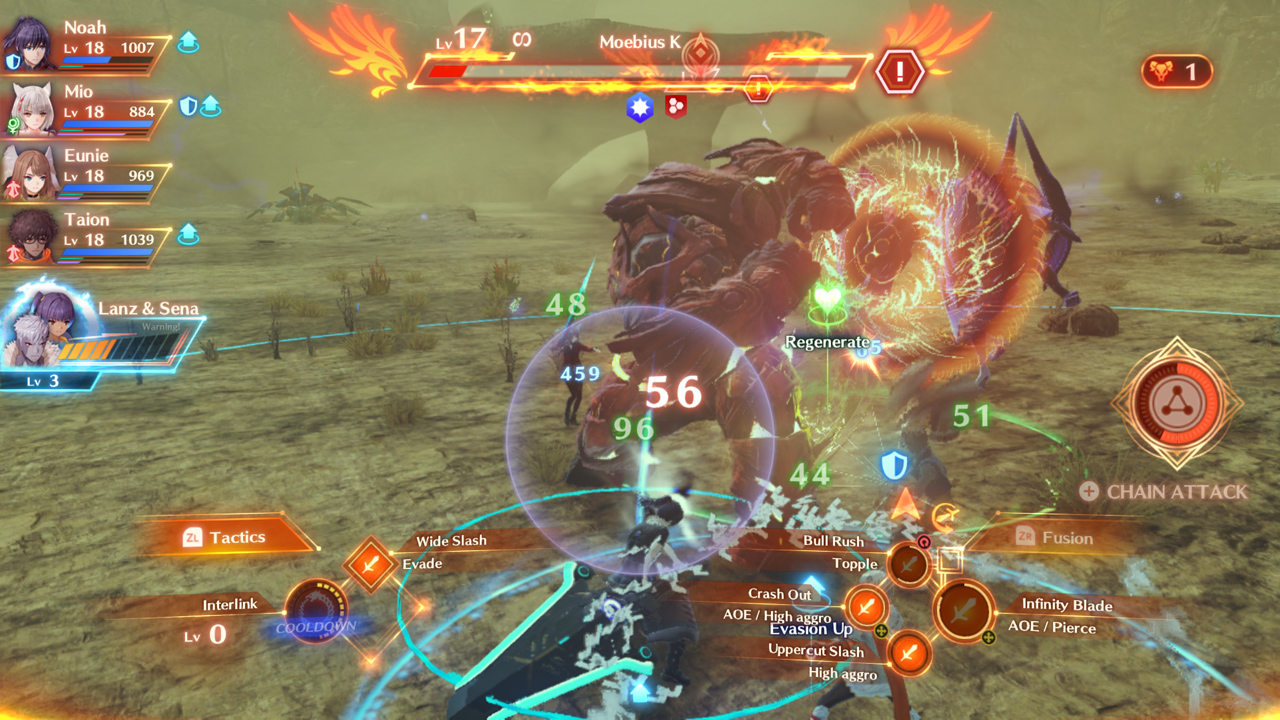Viewport: 1280px width, 720px height.
Task: Activate the Crash Out art icon
Action: point(866,606)
